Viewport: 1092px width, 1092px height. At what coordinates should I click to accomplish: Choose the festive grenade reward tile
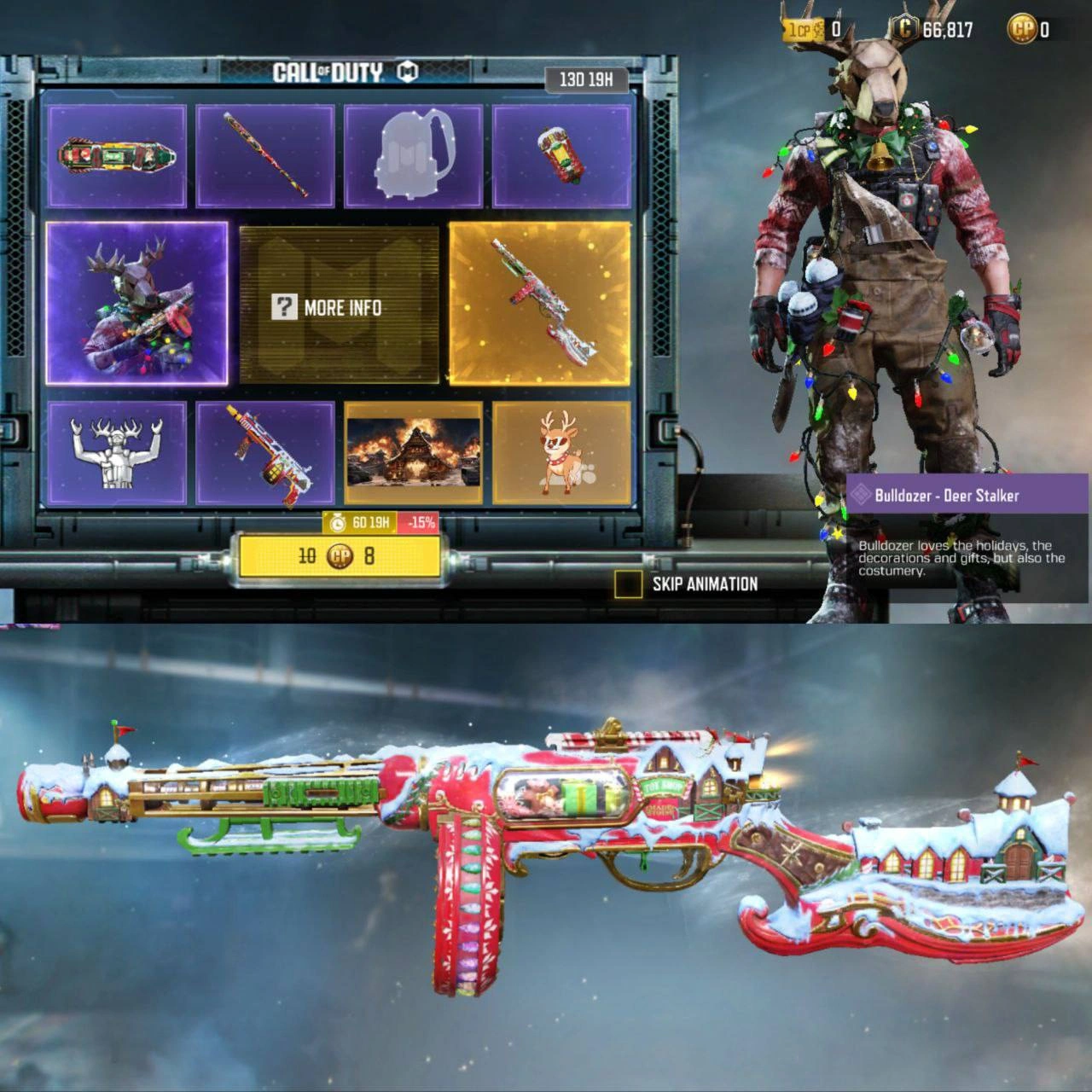(561, 156)
